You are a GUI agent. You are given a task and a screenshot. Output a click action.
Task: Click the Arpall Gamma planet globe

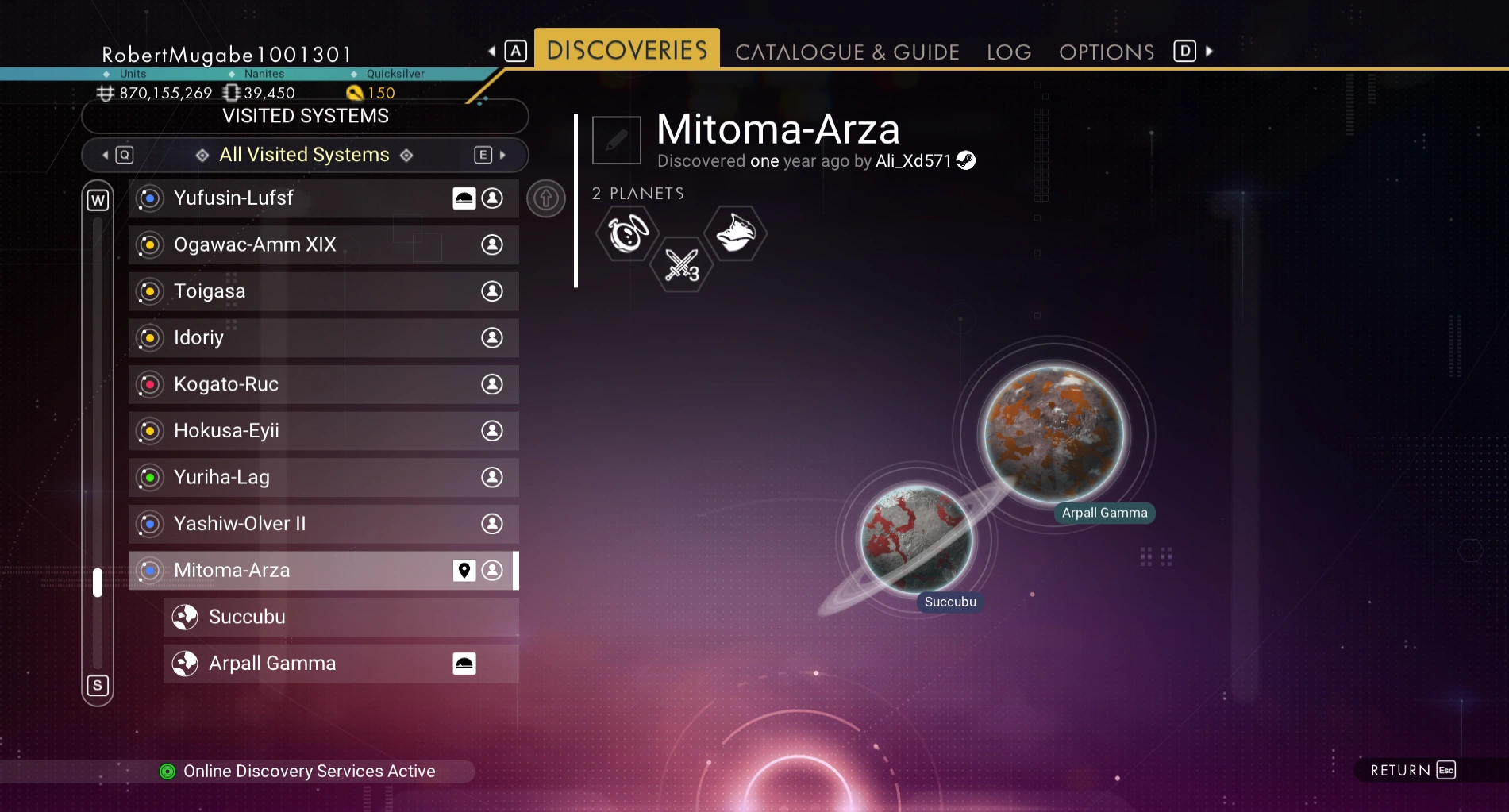1054,434
